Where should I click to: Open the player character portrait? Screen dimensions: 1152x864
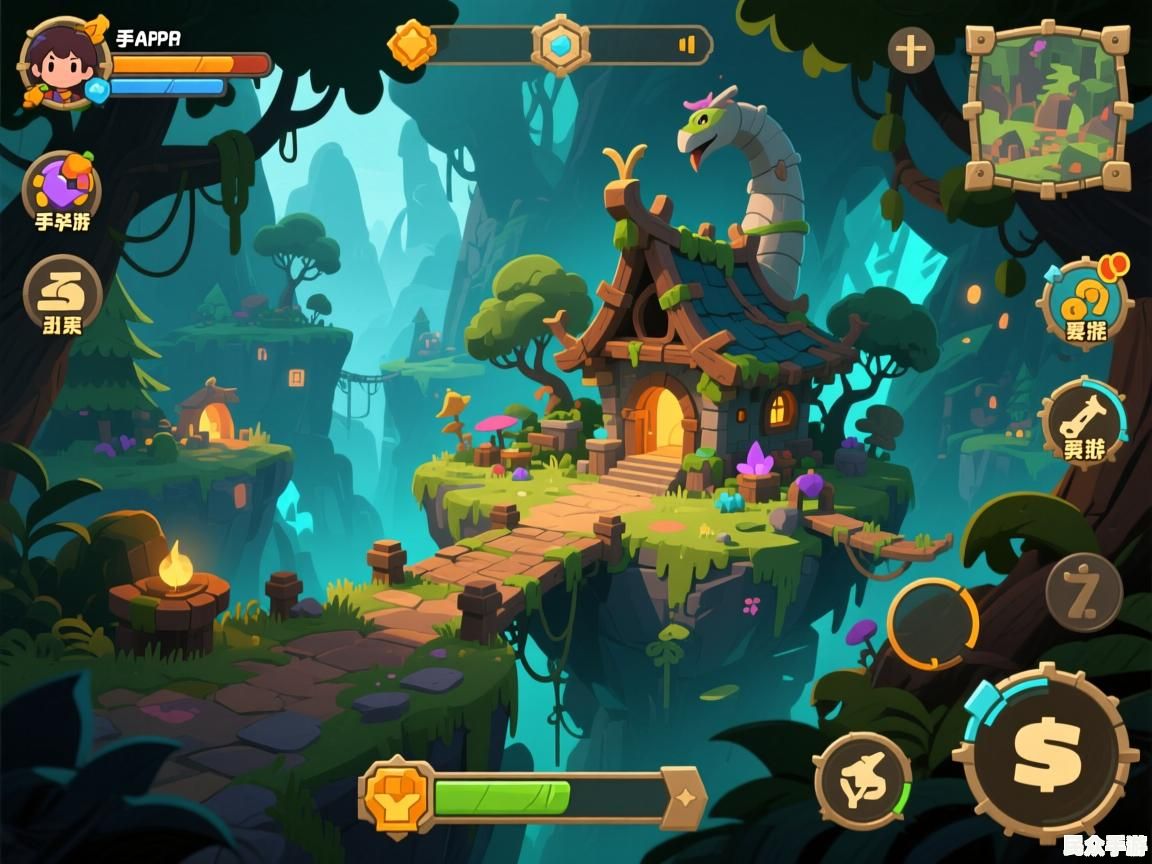point(62,62)
